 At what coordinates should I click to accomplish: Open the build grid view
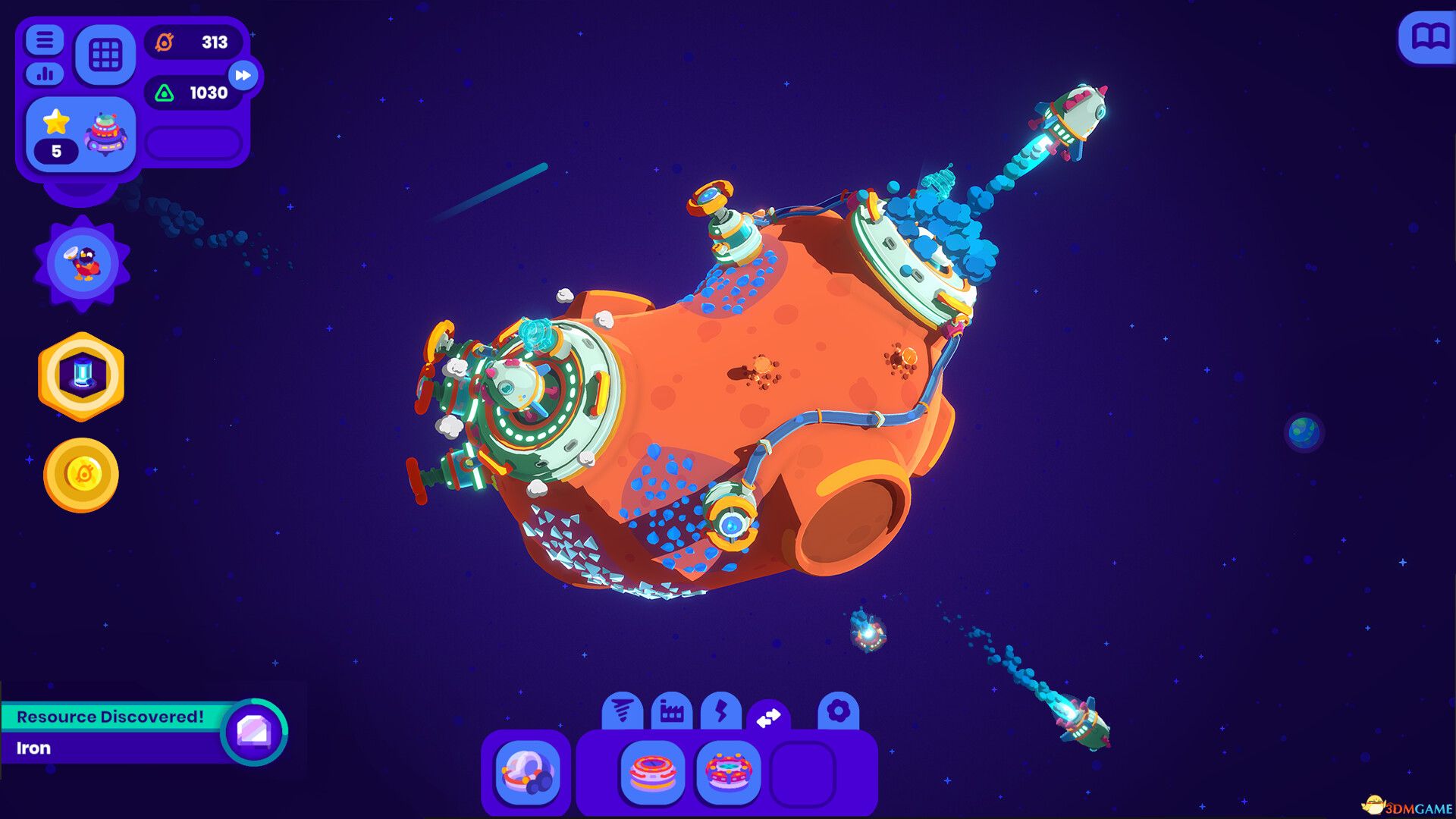pos(106,55)
